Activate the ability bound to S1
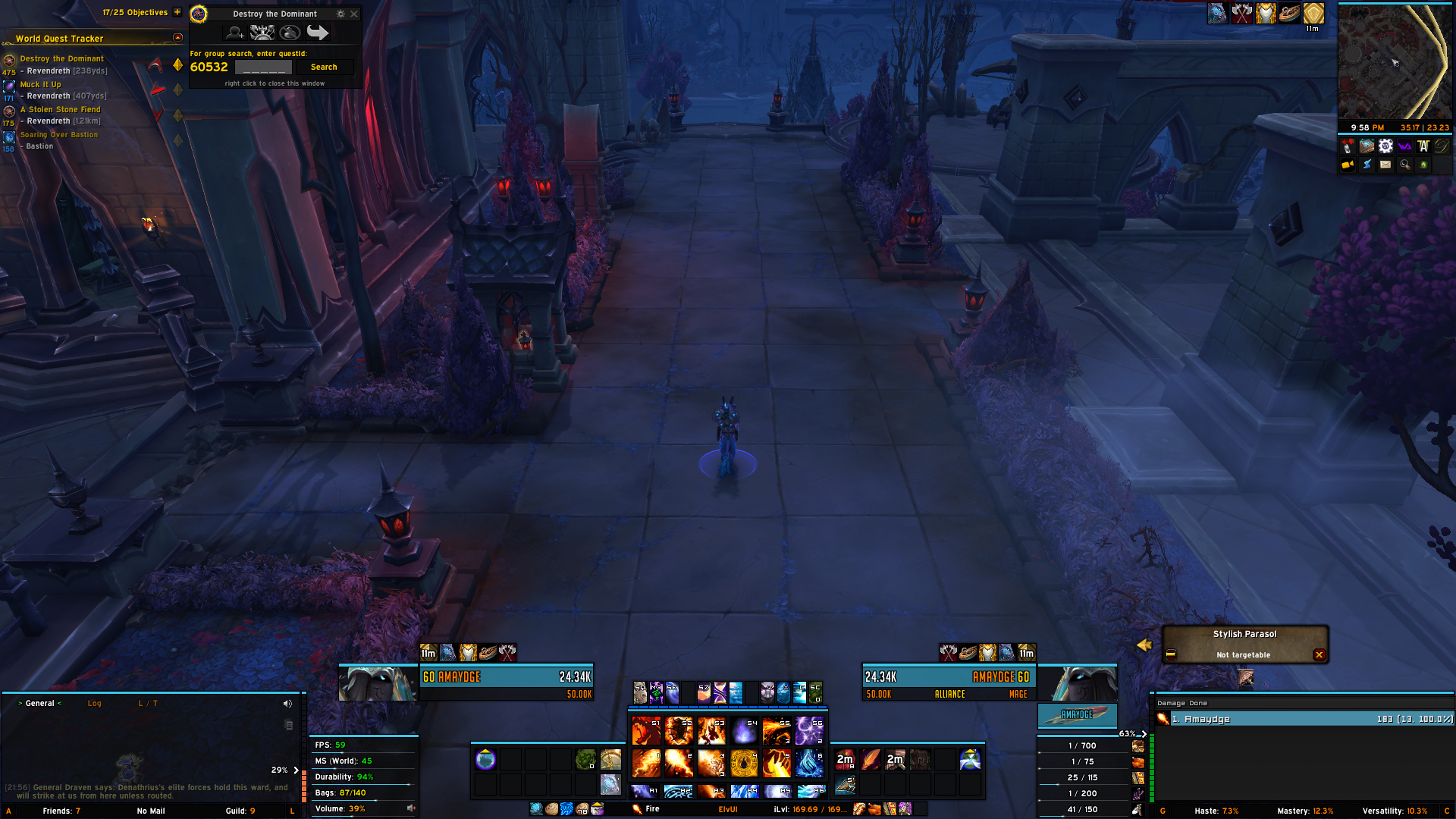 point(646,731)
